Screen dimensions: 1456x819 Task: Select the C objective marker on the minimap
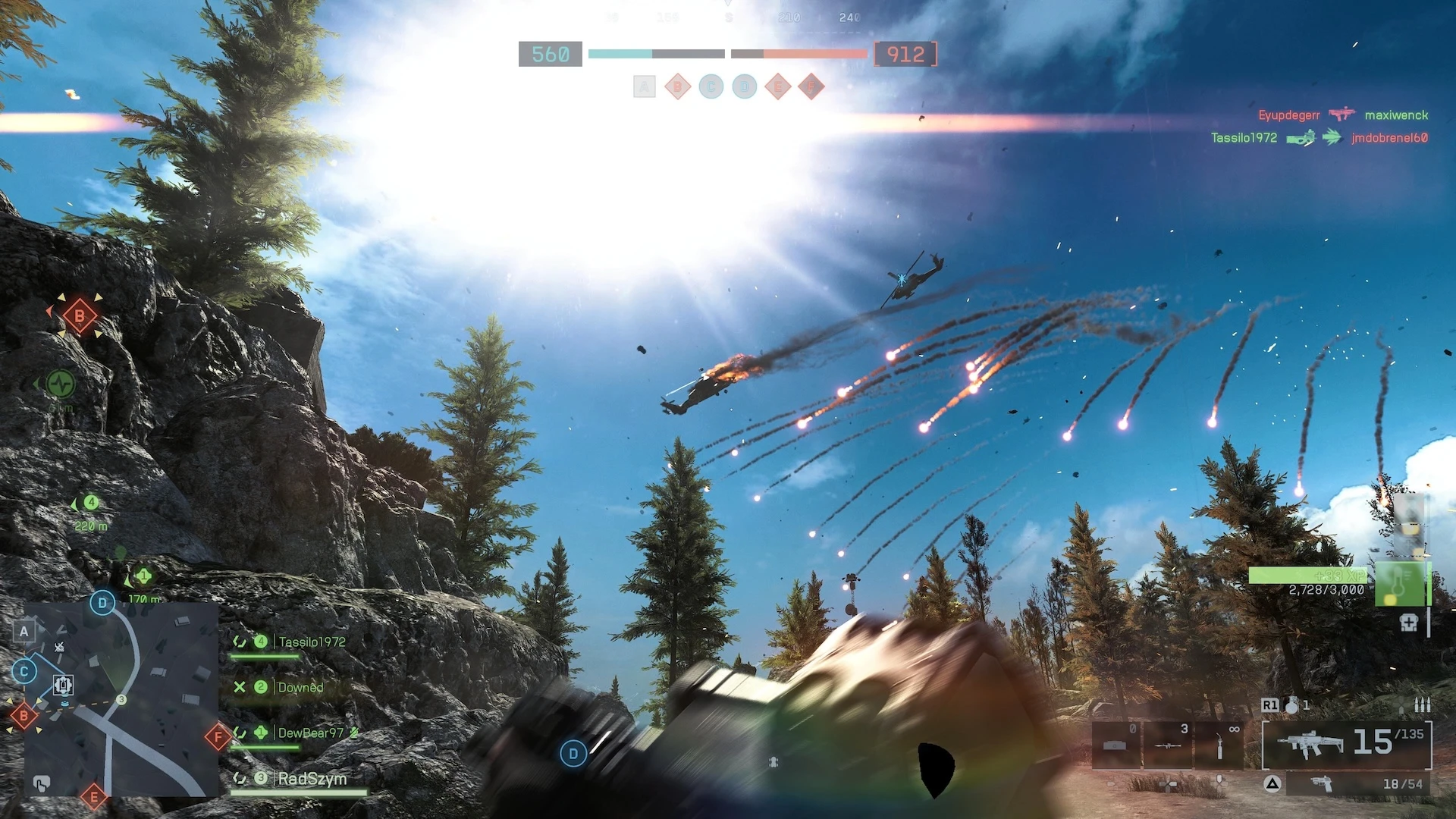[24, 671]
